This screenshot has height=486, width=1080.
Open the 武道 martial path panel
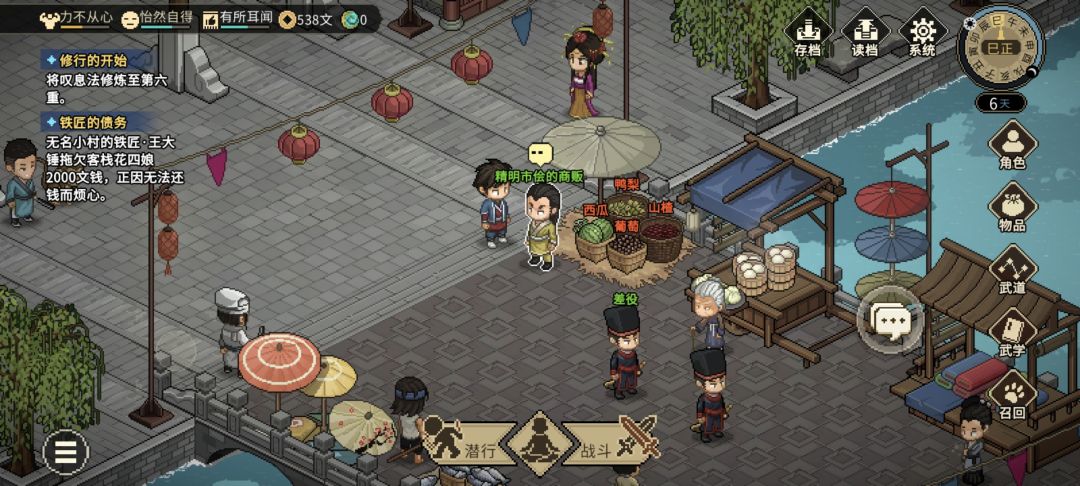tap(1012, 270)
